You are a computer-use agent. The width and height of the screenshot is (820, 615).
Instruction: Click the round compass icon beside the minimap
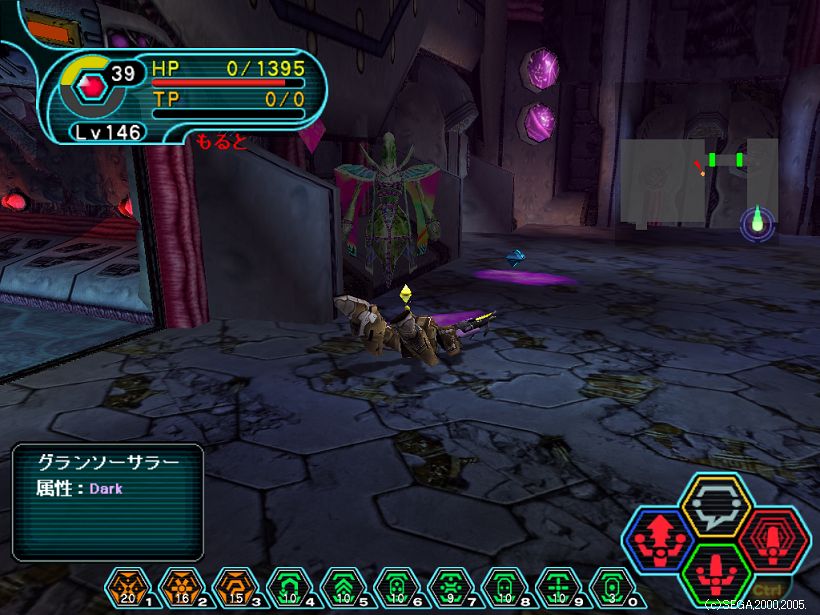[757, 223]
